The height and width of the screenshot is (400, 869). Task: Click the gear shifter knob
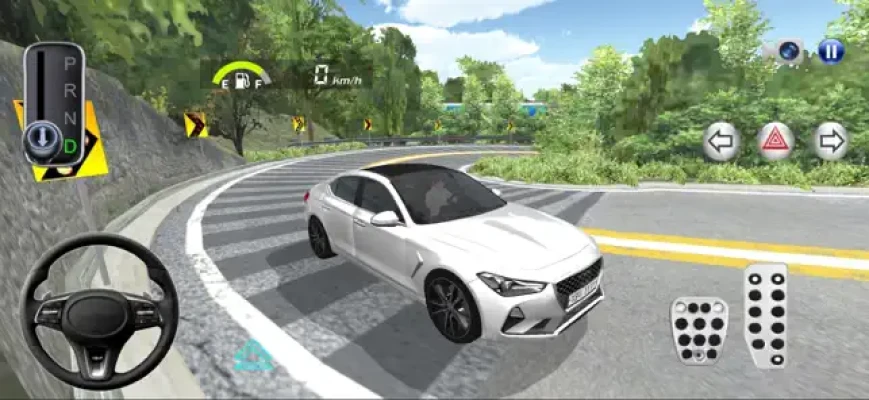point(41,135)
